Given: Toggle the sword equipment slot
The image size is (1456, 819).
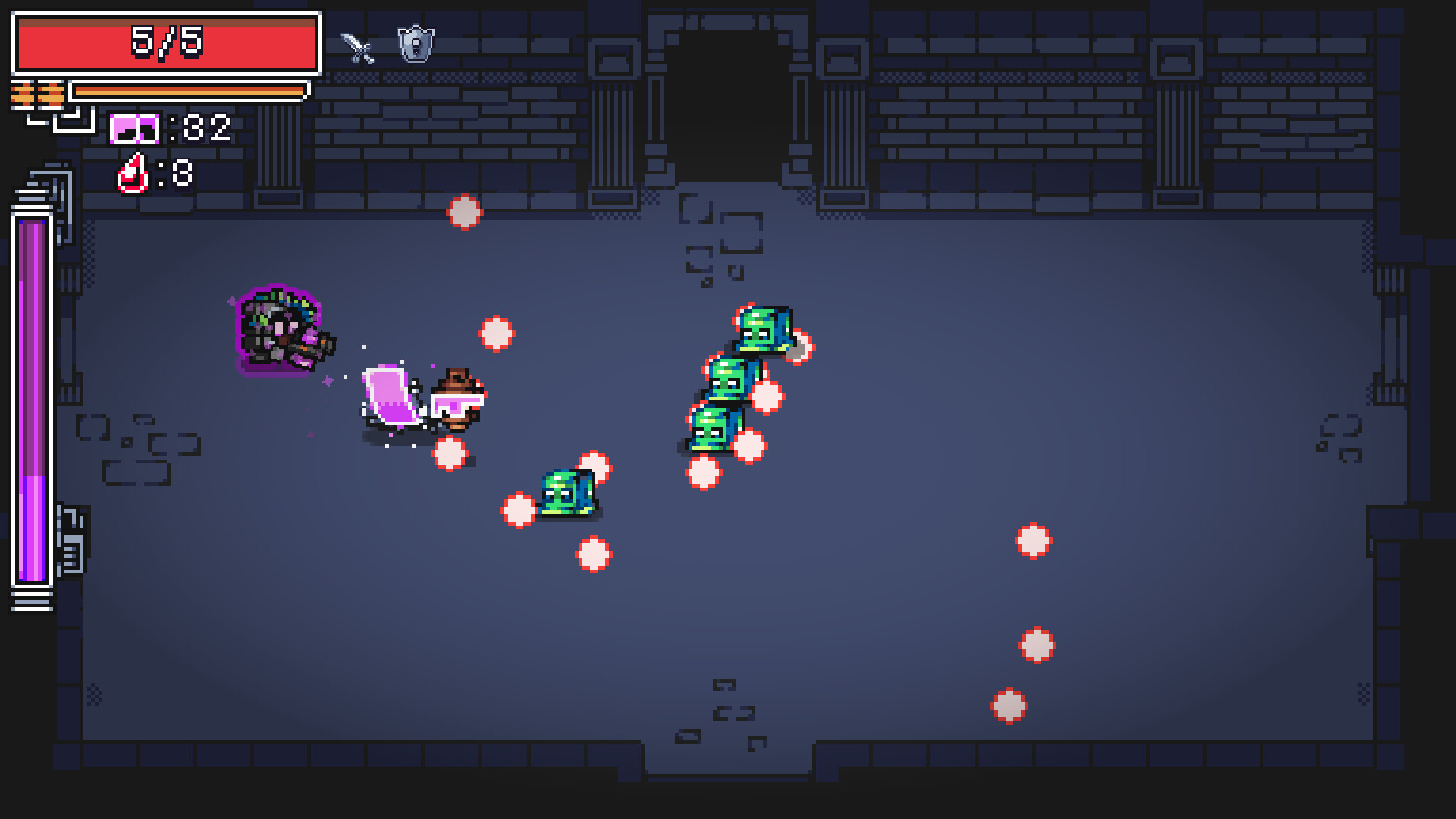Looking at the screenshot, I should point(356,45).
